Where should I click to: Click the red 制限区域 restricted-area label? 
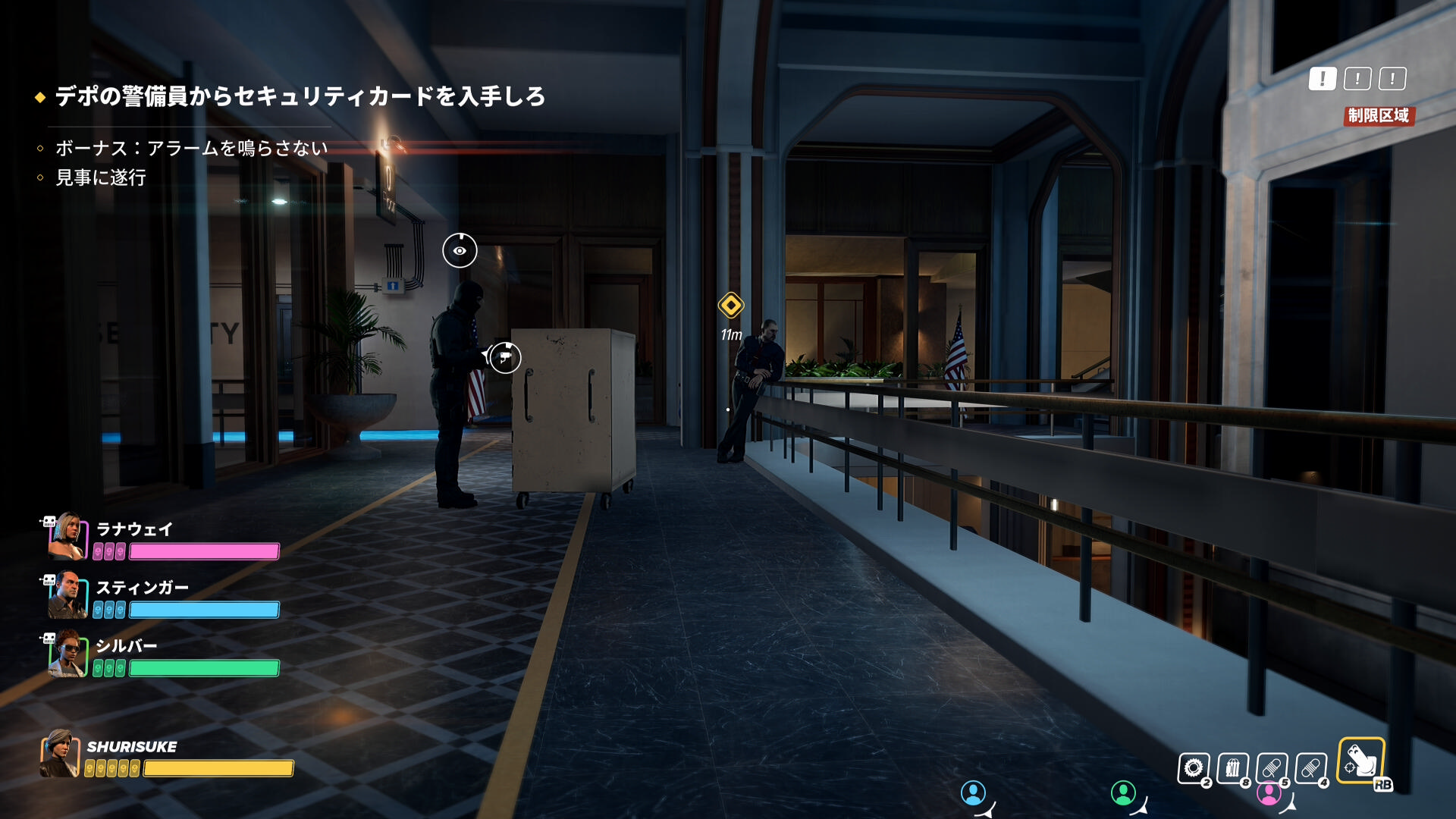1379,115
